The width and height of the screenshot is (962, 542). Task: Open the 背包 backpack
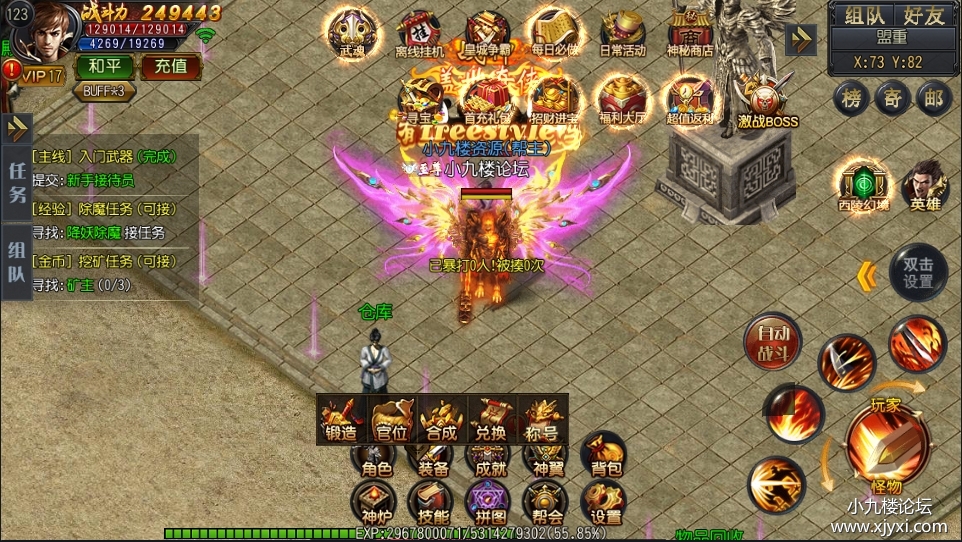click(606, 455)
